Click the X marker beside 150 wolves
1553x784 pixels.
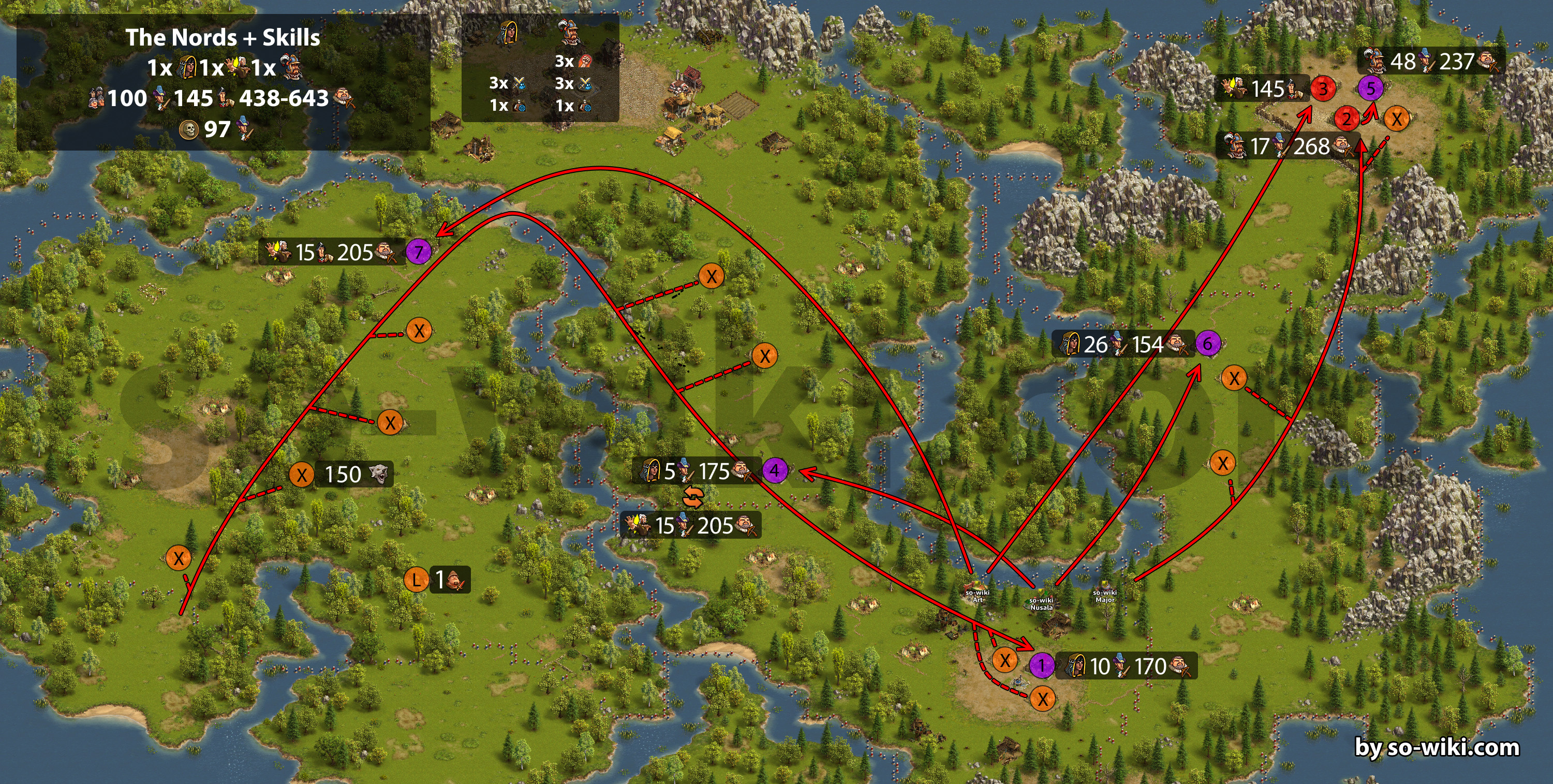coord(301,475)
